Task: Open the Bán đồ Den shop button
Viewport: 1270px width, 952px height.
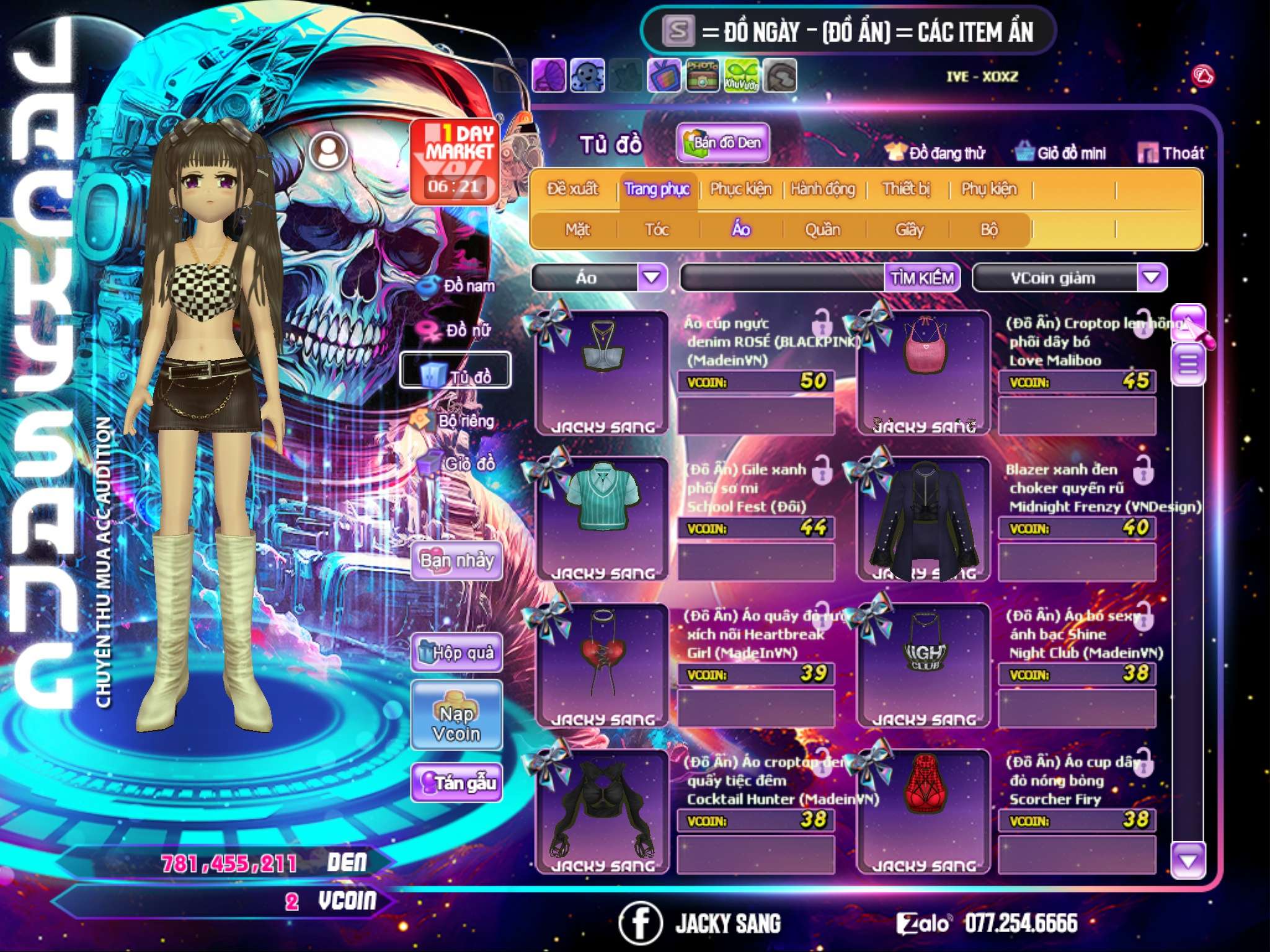Action: 722,143
